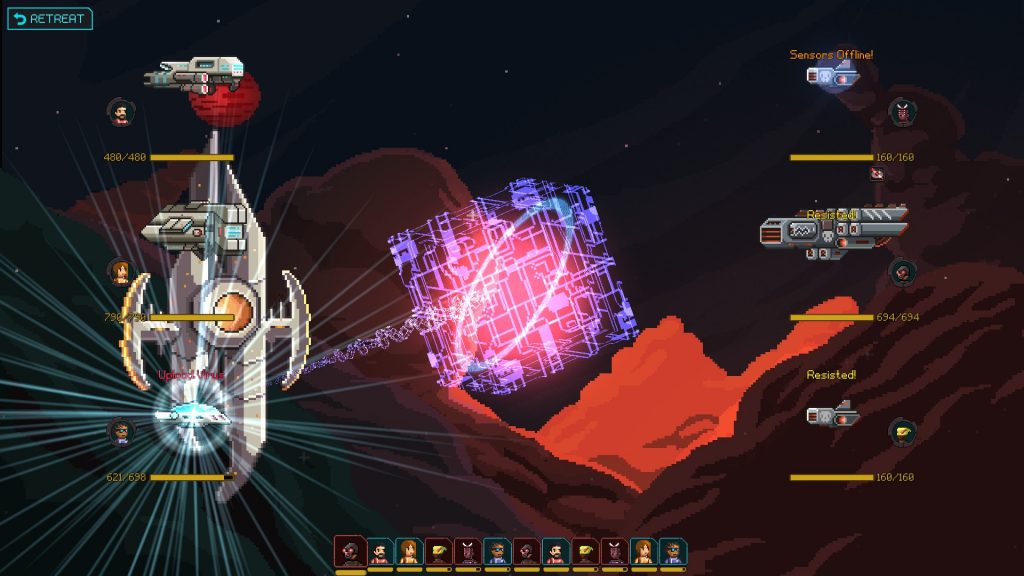Click the masked enemy portrait beside the 694/694 ship
1024x576 pixels.
coord(903,271)
